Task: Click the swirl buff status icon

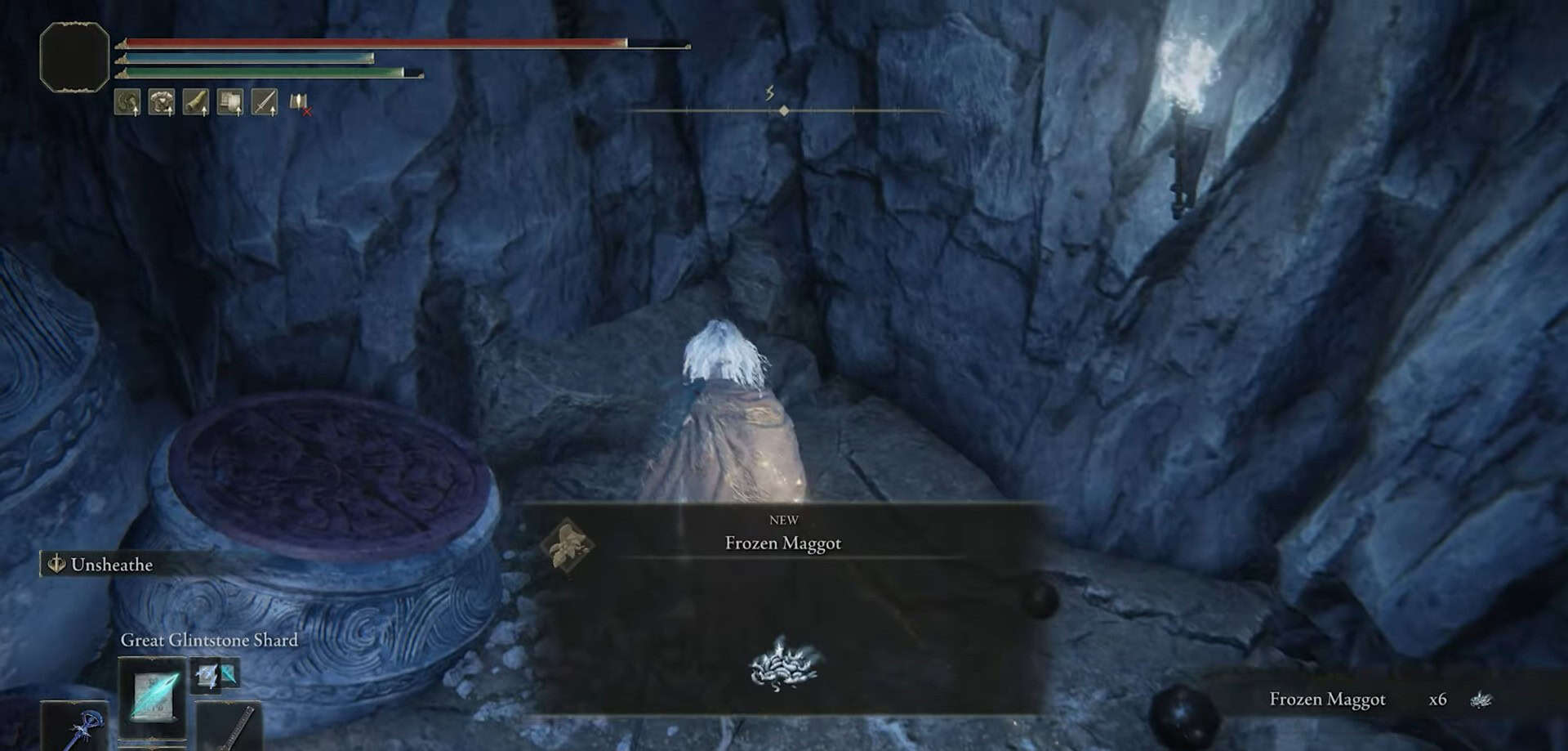Action: point(127,102)
